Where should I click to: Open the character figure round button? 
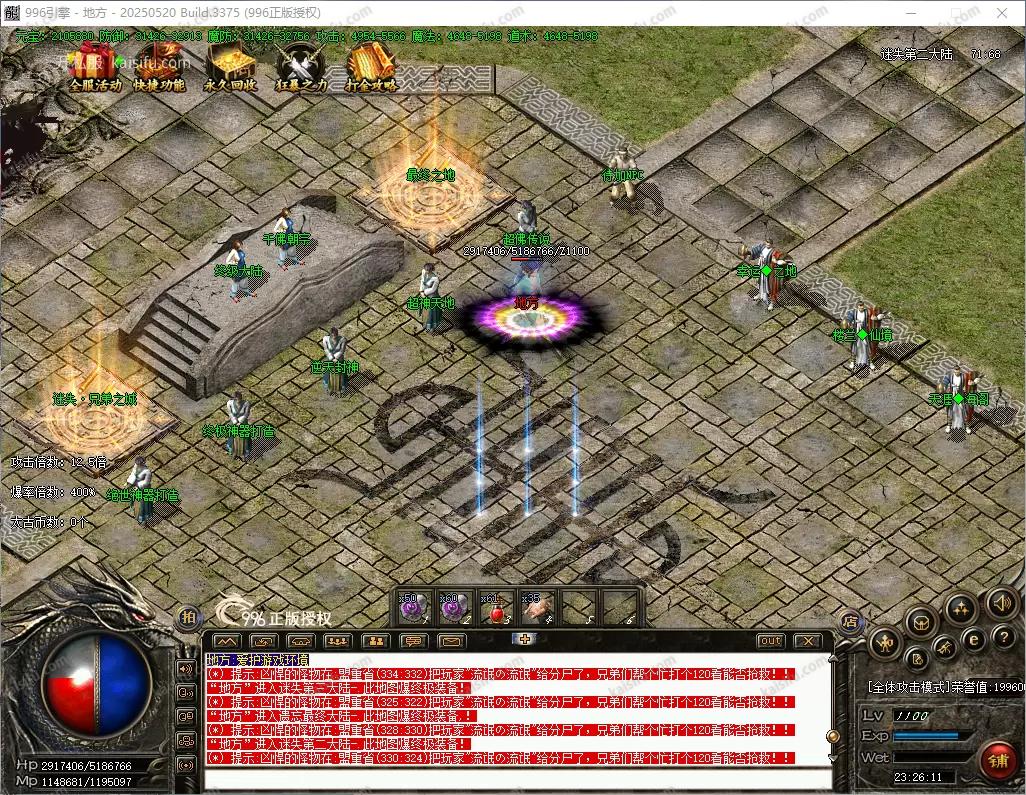pos(883,641)
